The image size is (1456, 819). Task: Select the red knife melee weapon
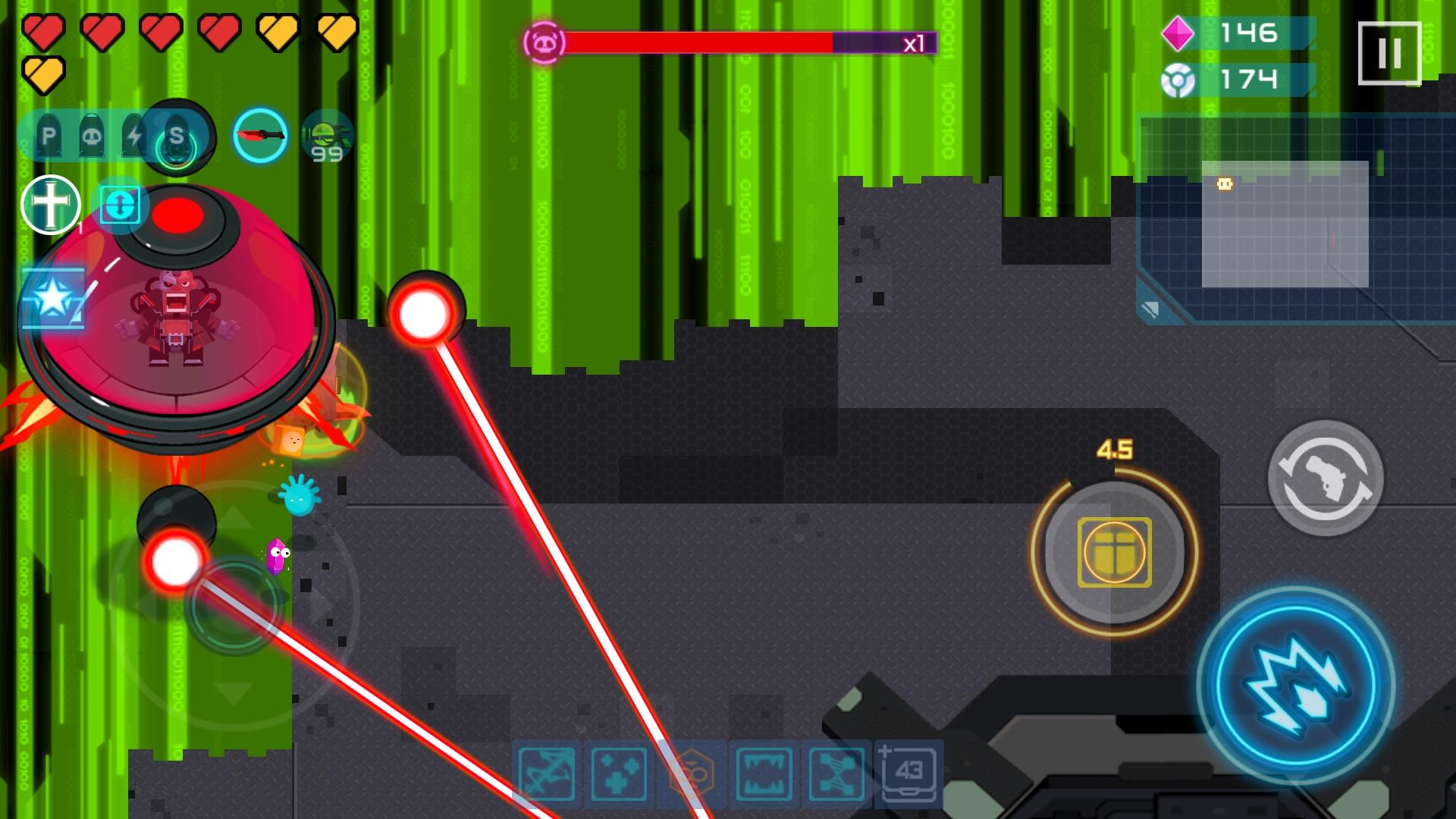point(260,136)
